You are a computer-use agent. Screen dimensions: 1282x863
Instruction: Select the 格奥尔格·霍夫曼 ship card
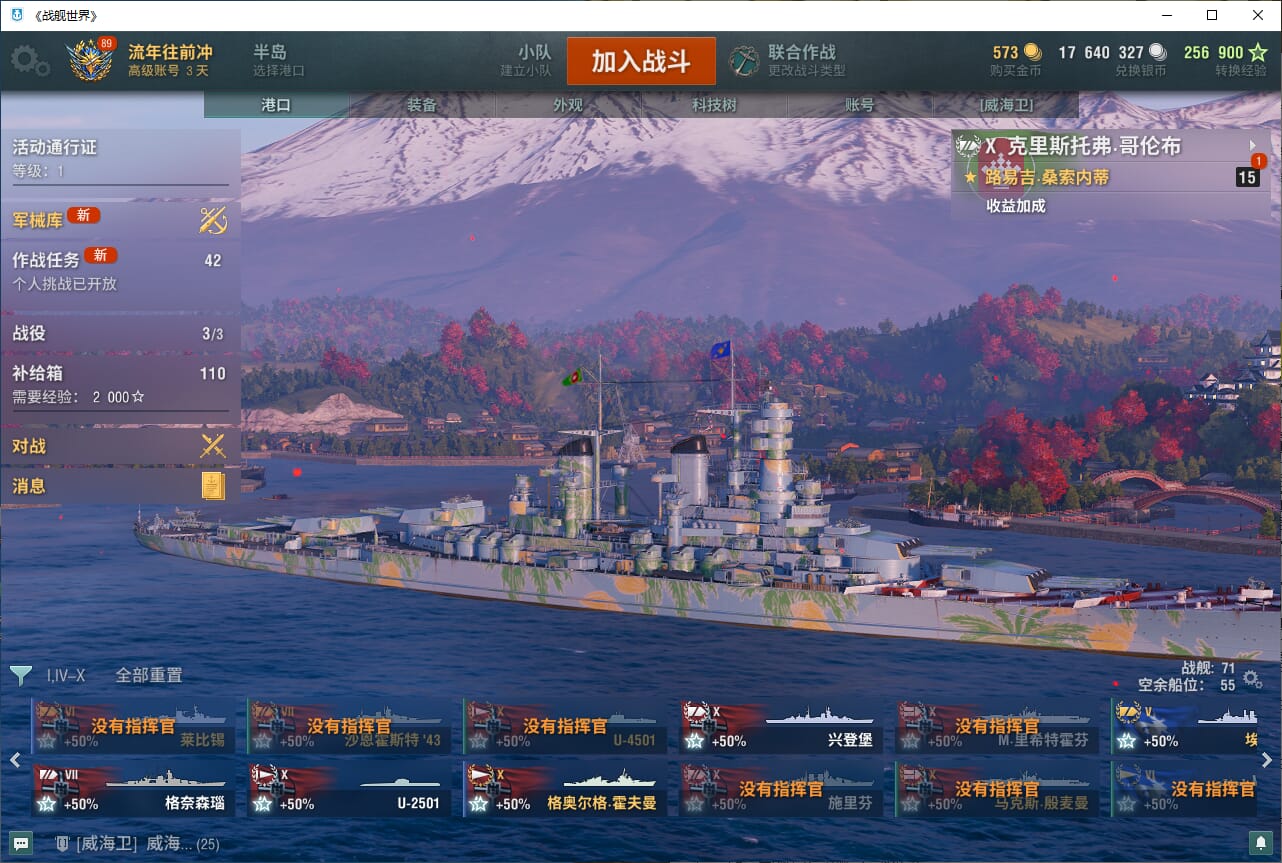click(564, 789)
